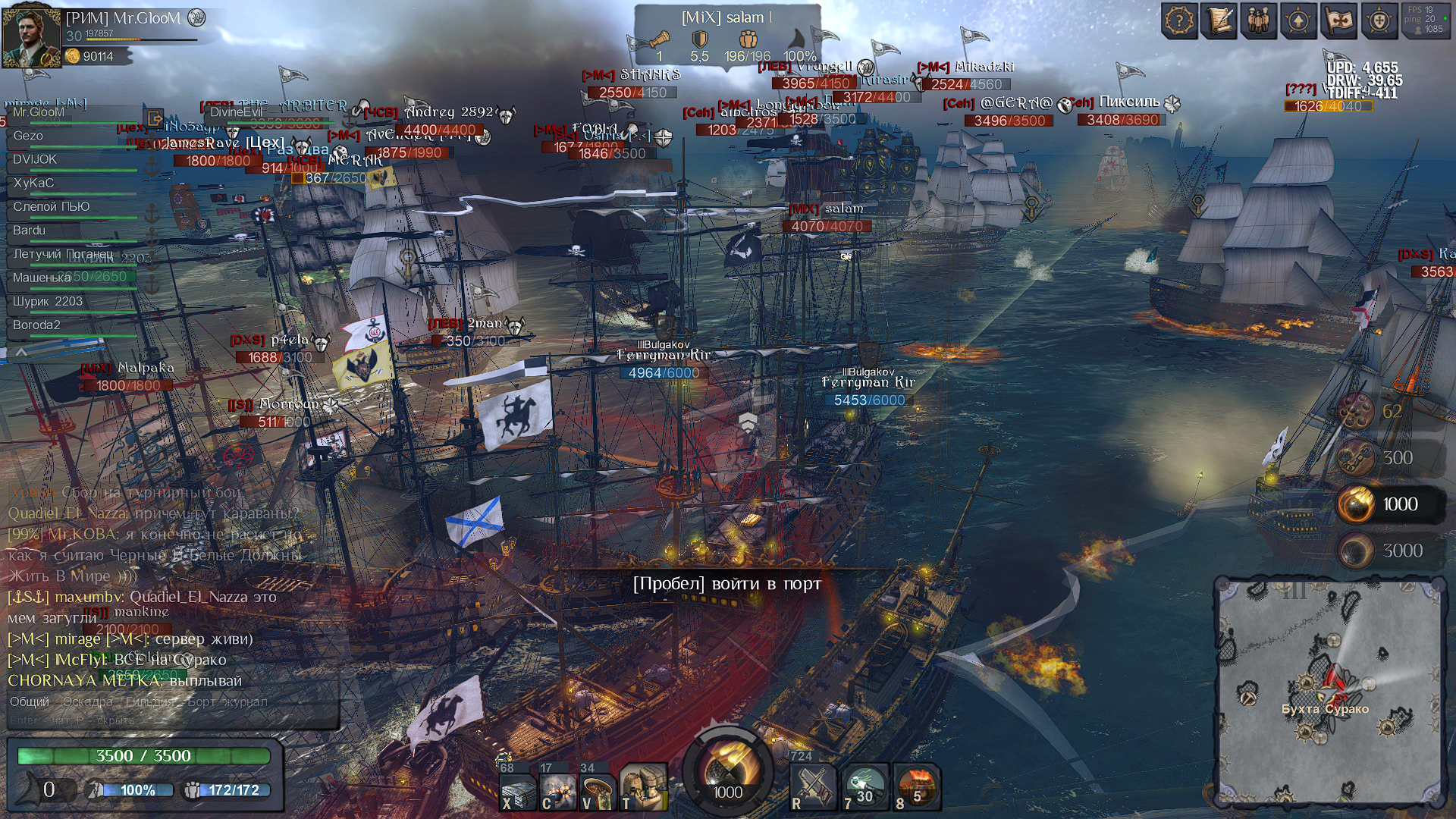Fire the glowing cannon shot ability
The image size is (1456, 819).
pos(864,787)
